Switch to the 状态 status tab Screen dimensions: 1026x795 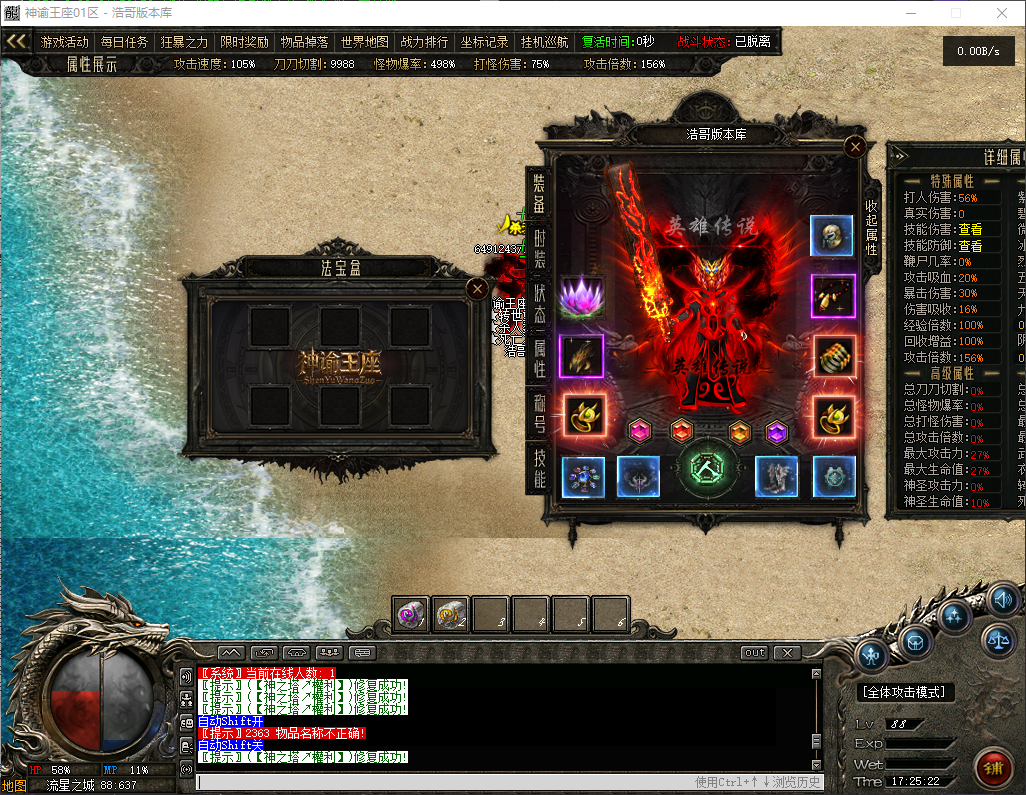click(x=539, y=300)
